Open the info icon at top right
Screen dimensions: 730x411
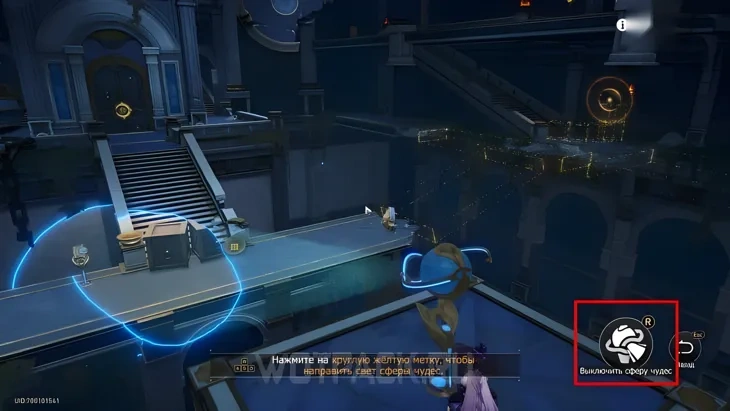[x=621, y=25]
